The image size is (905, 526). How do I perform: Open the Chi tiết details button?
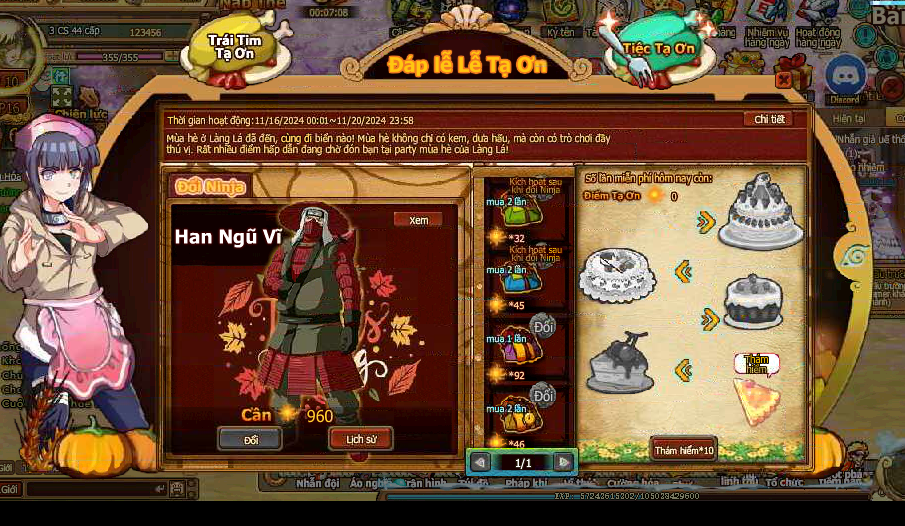coord(771,119)
